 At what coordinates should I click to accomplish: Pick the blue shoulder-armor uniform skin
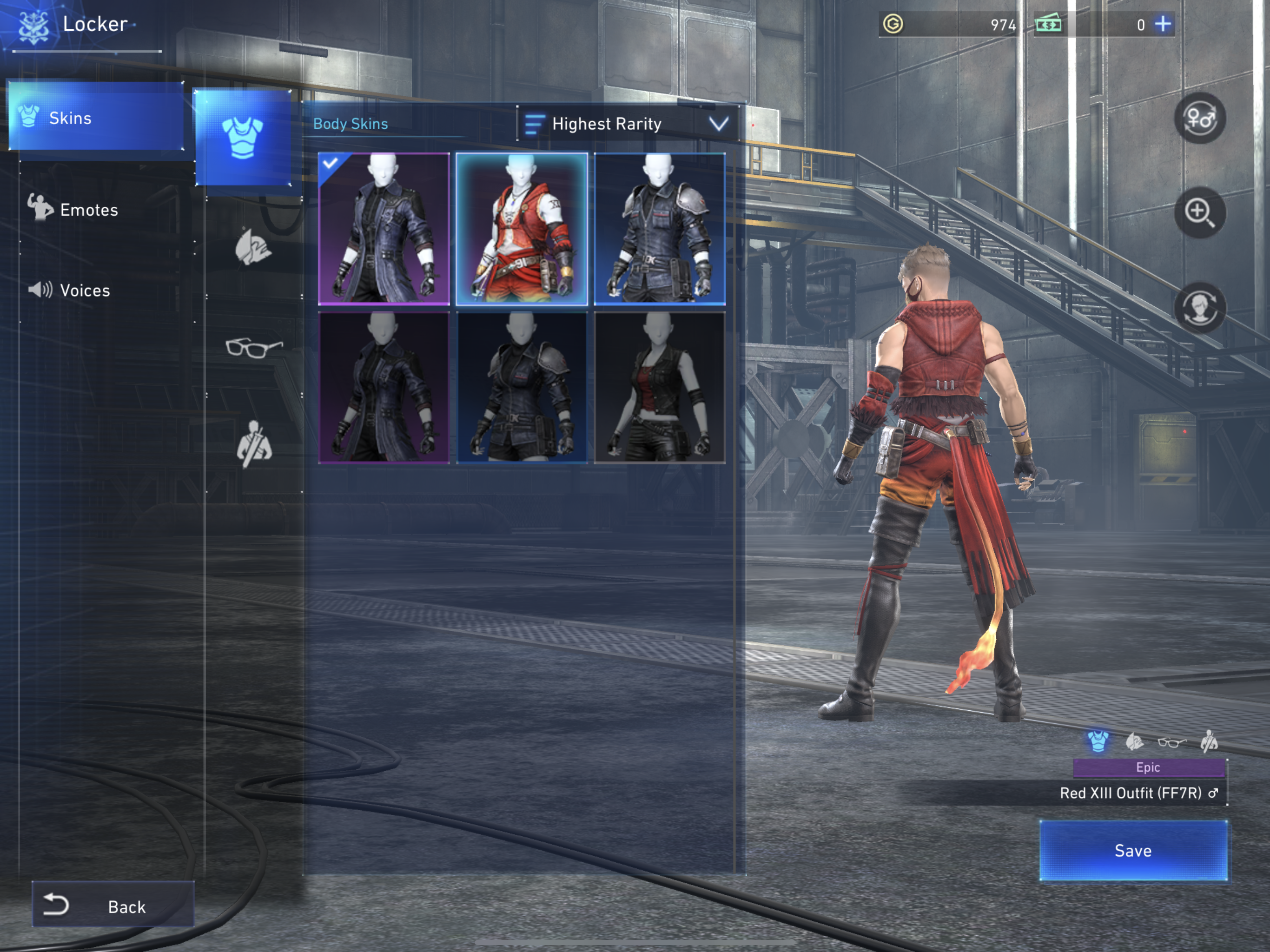tap(659, 228)
